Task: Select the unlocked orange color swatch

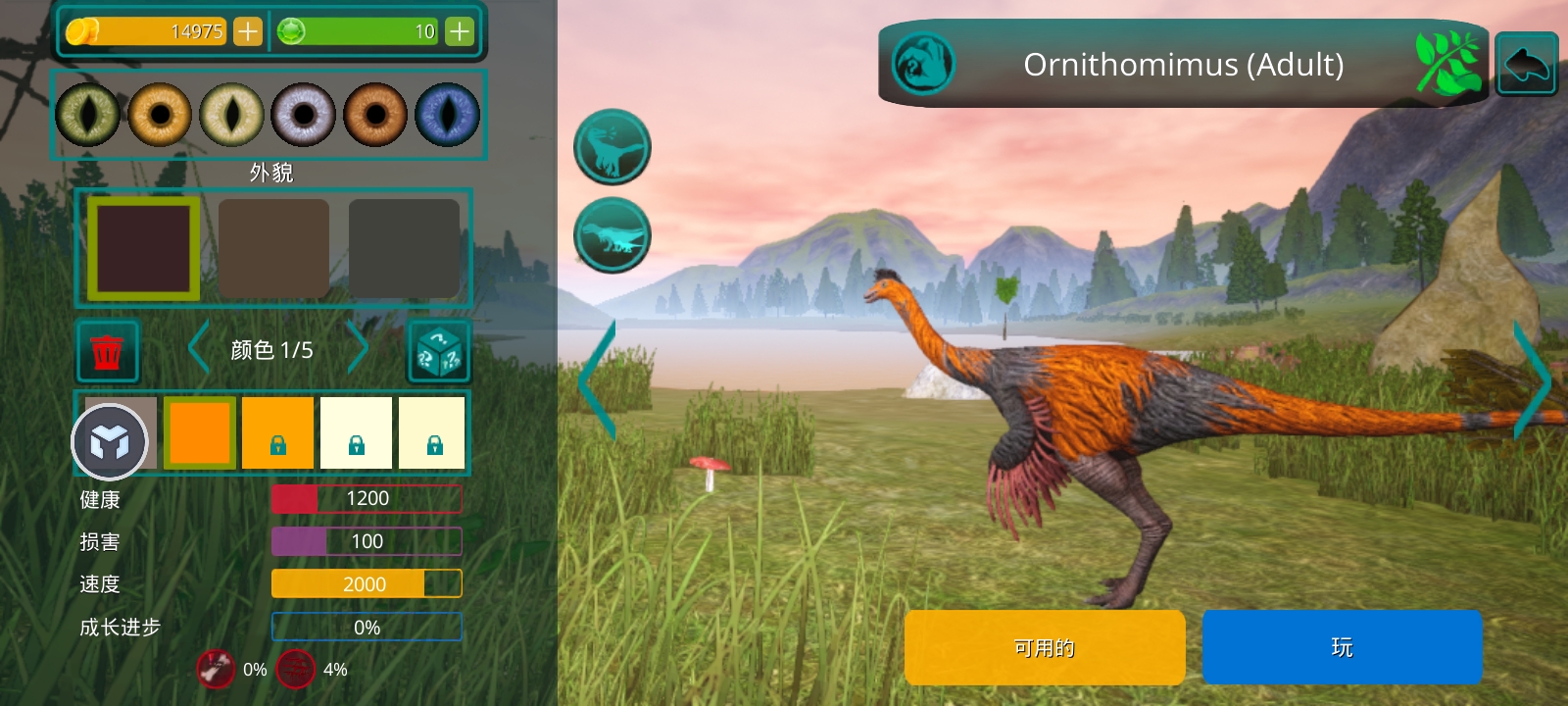Action: click(200, 432)
